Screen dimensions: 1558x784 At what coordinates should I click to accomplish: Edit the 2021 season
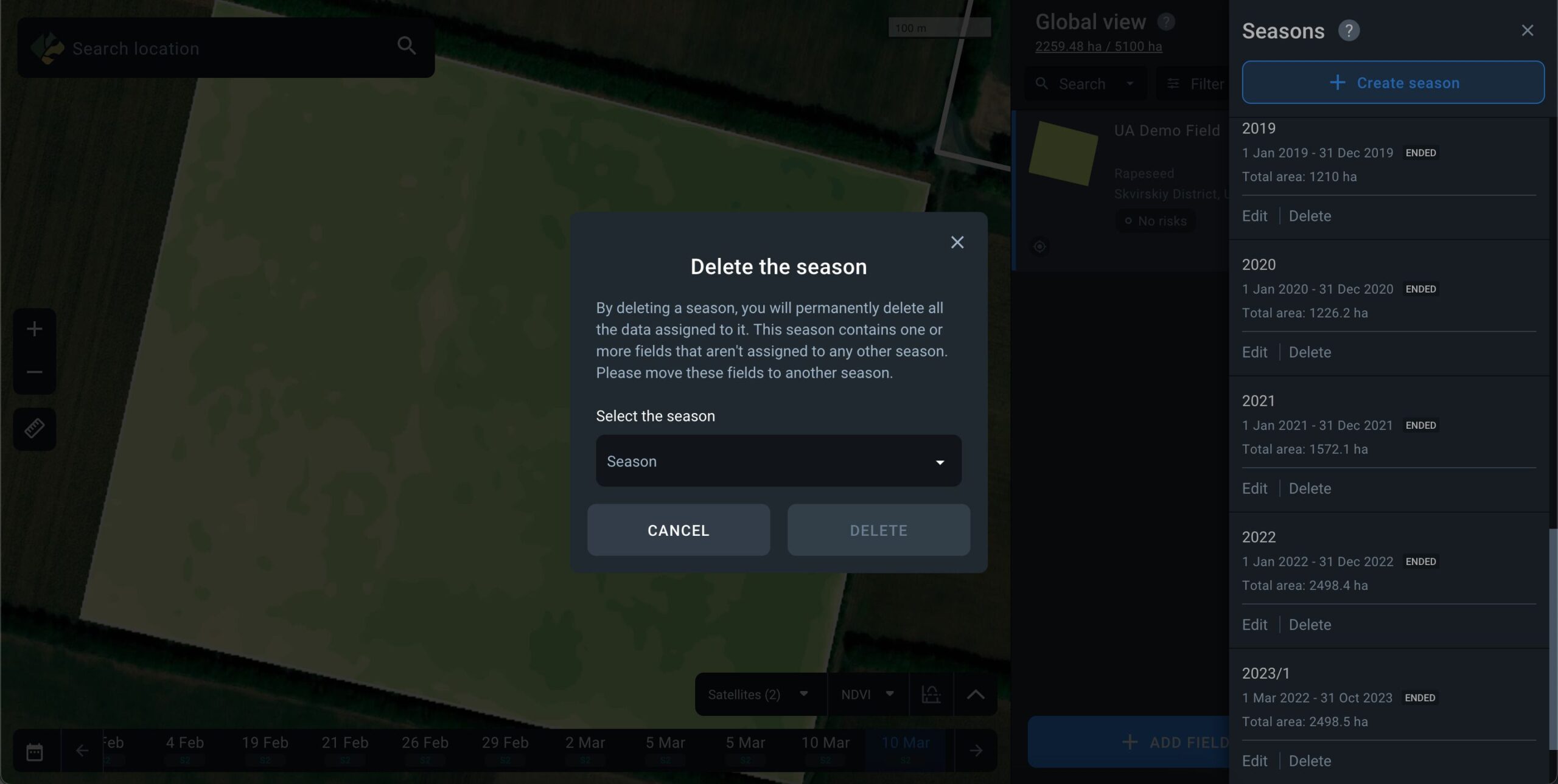(x=1254, y=488)
